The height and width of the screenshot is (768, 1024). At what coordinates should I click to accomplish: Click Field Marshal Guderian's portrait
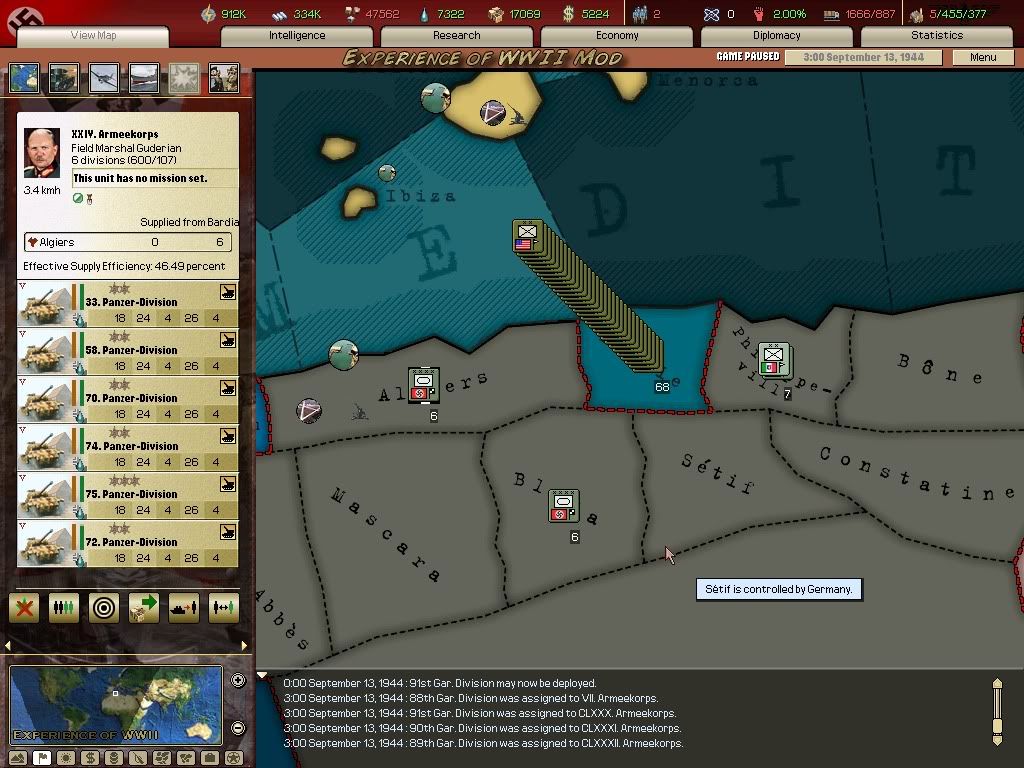point(42,153)
